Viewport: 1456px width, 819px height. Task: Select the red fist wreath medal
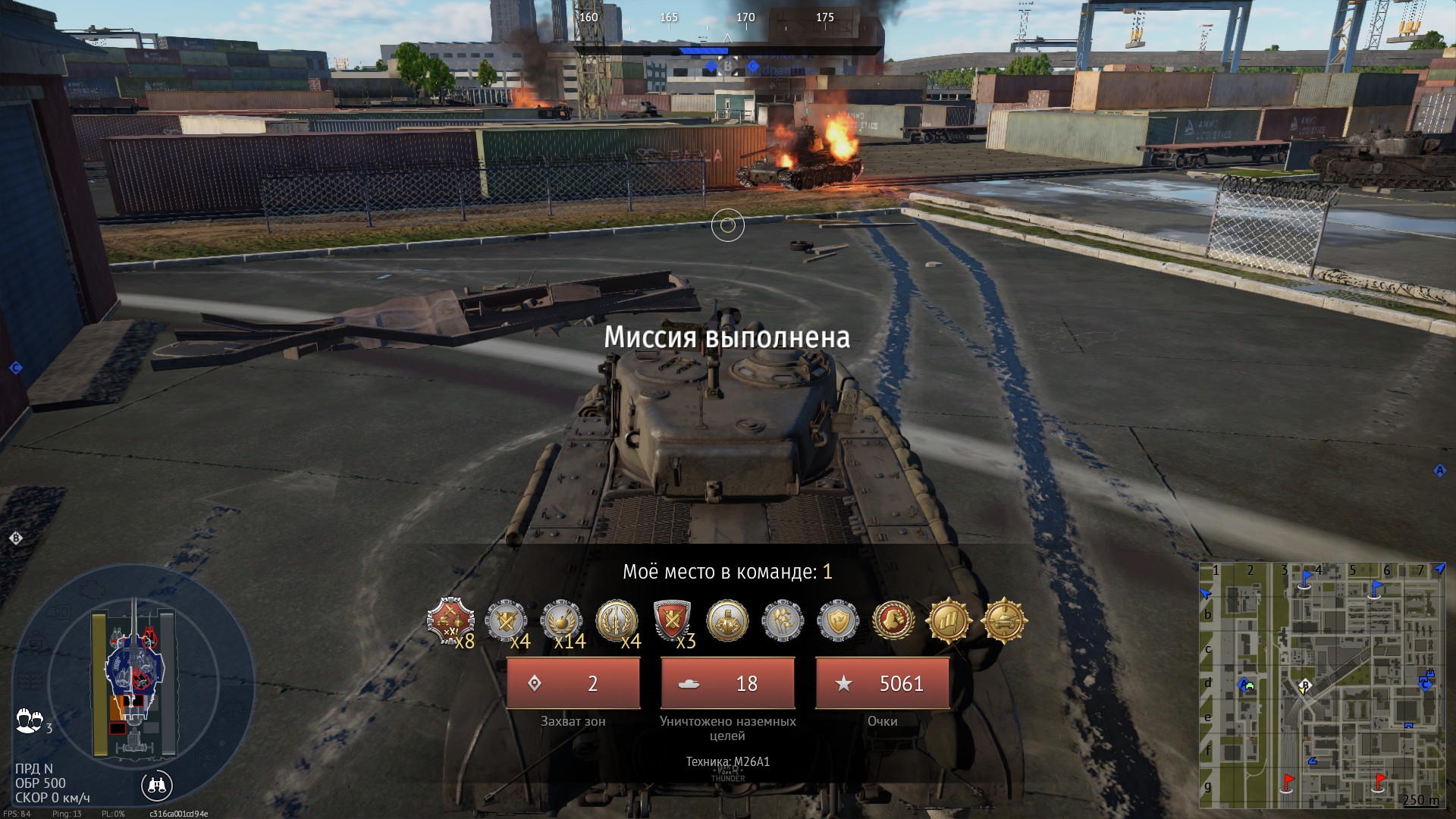coord(893,622)
